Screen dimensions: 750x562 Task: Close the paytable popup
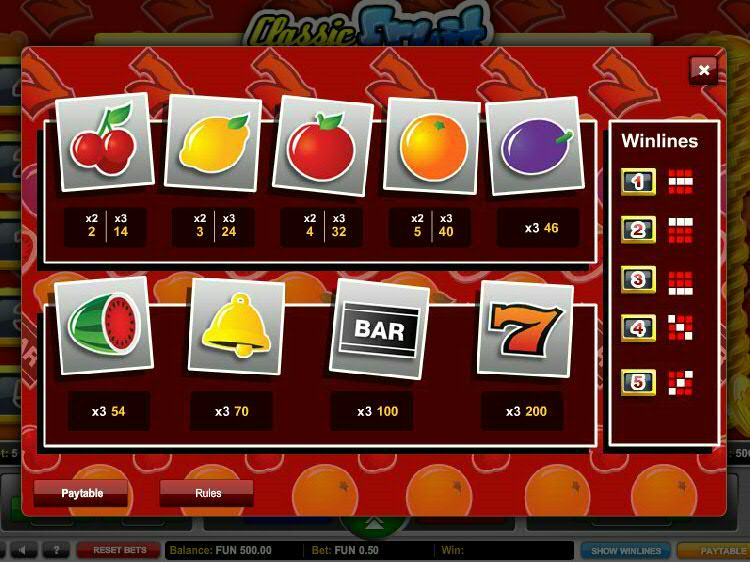[x=704, y=70]
